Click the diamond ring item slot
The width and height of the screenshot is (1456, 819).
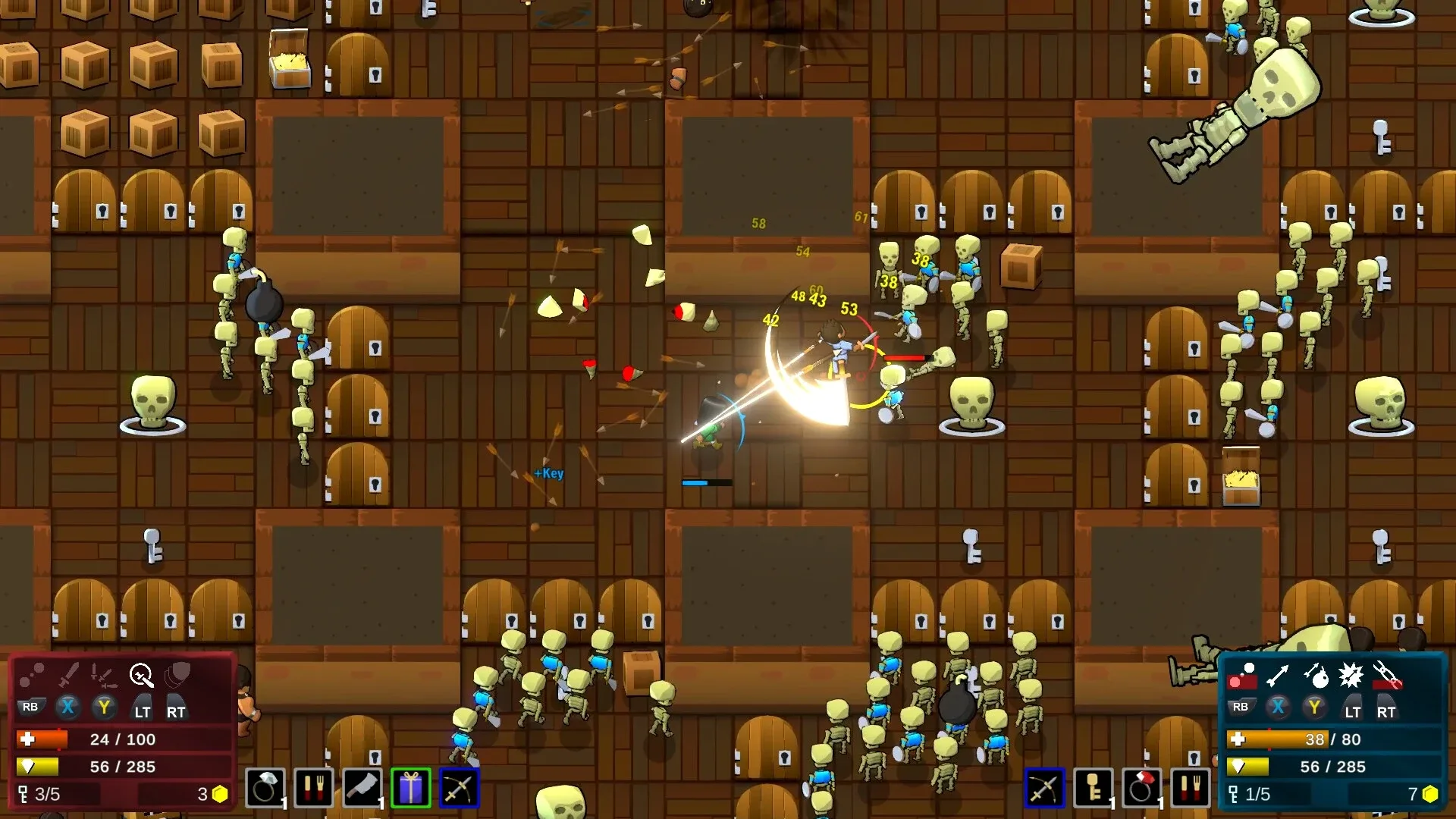[265, 789]
